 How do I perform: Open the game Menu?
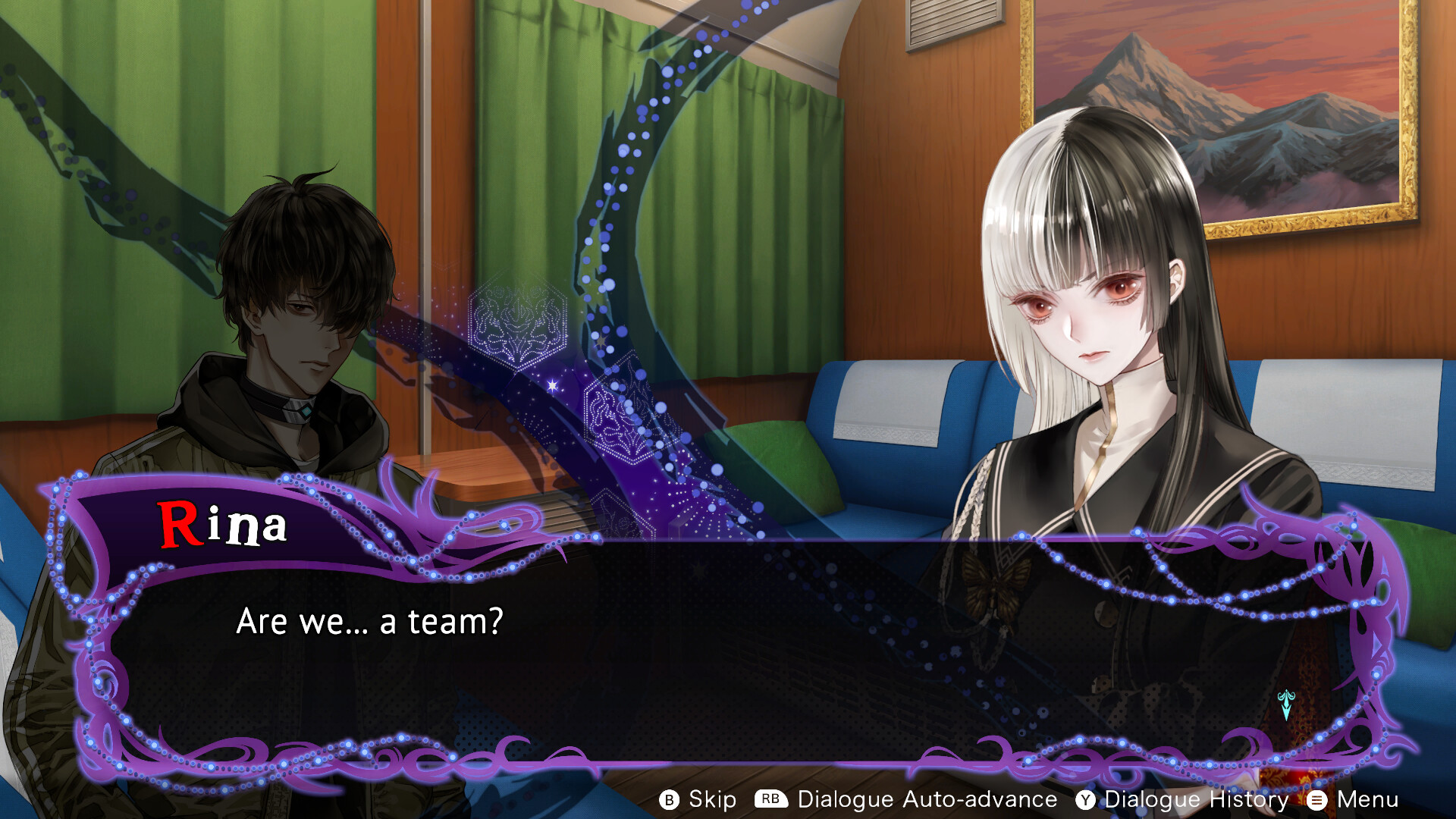pyautogui.click(x=1354, y=799)
